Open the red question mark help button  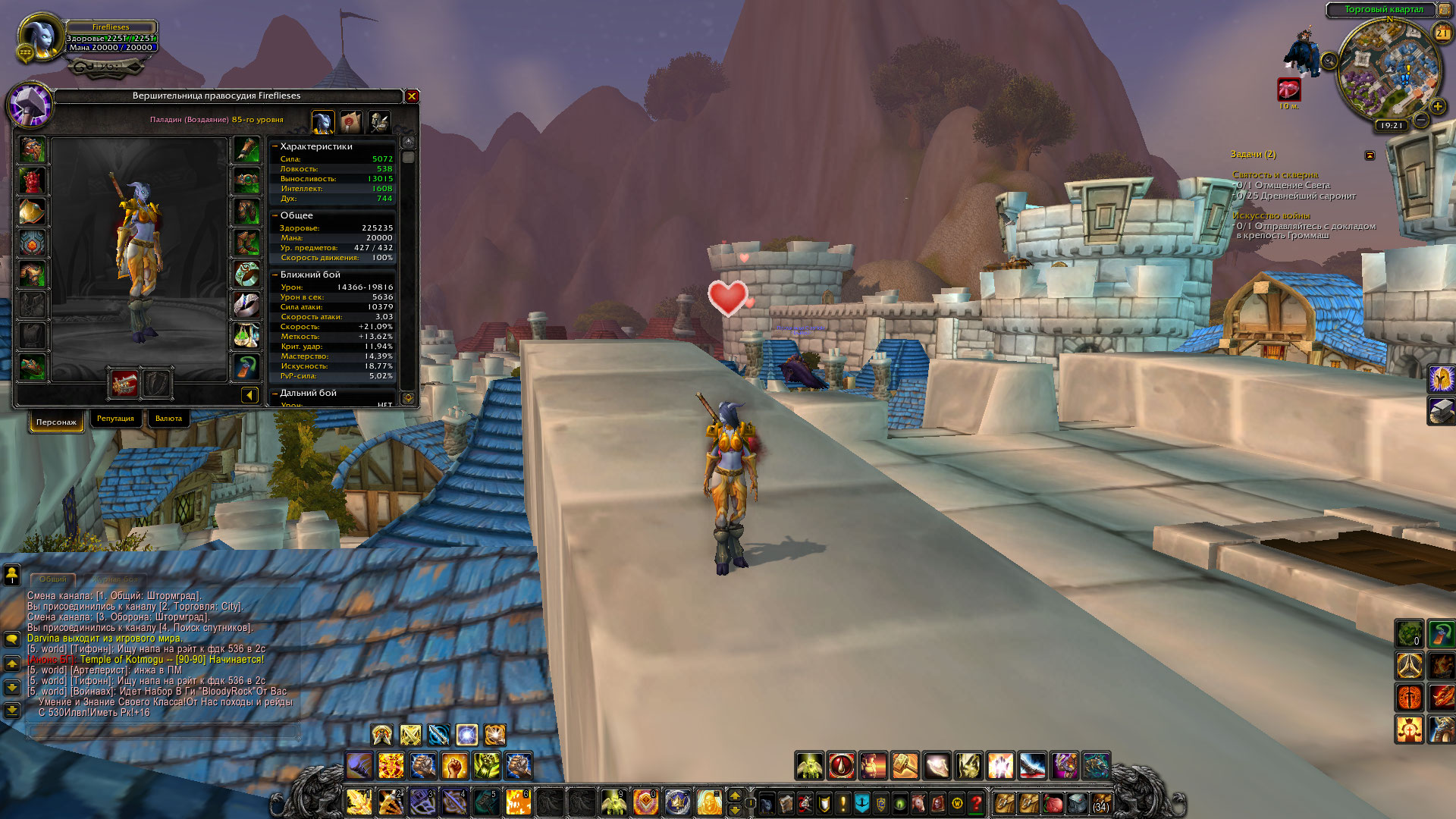pos(977,802)
